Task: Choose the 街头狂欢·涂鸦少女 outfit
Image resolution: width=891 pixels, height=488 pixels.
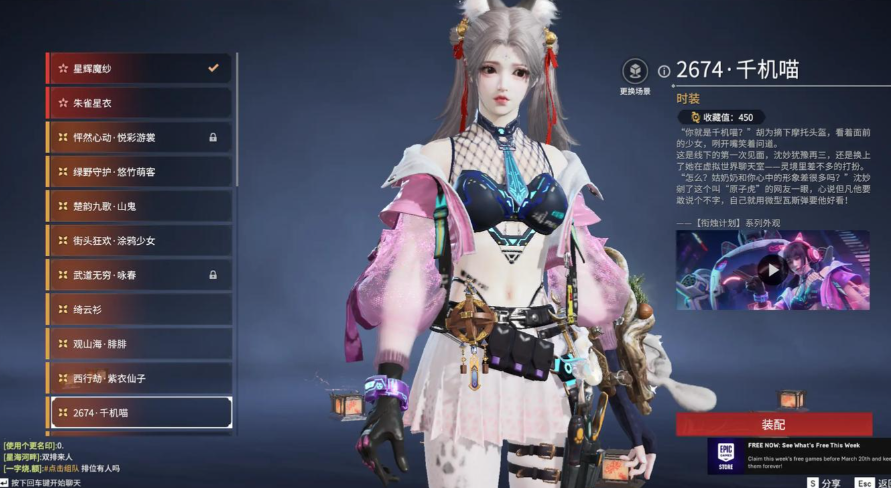Action: point(139,241)
